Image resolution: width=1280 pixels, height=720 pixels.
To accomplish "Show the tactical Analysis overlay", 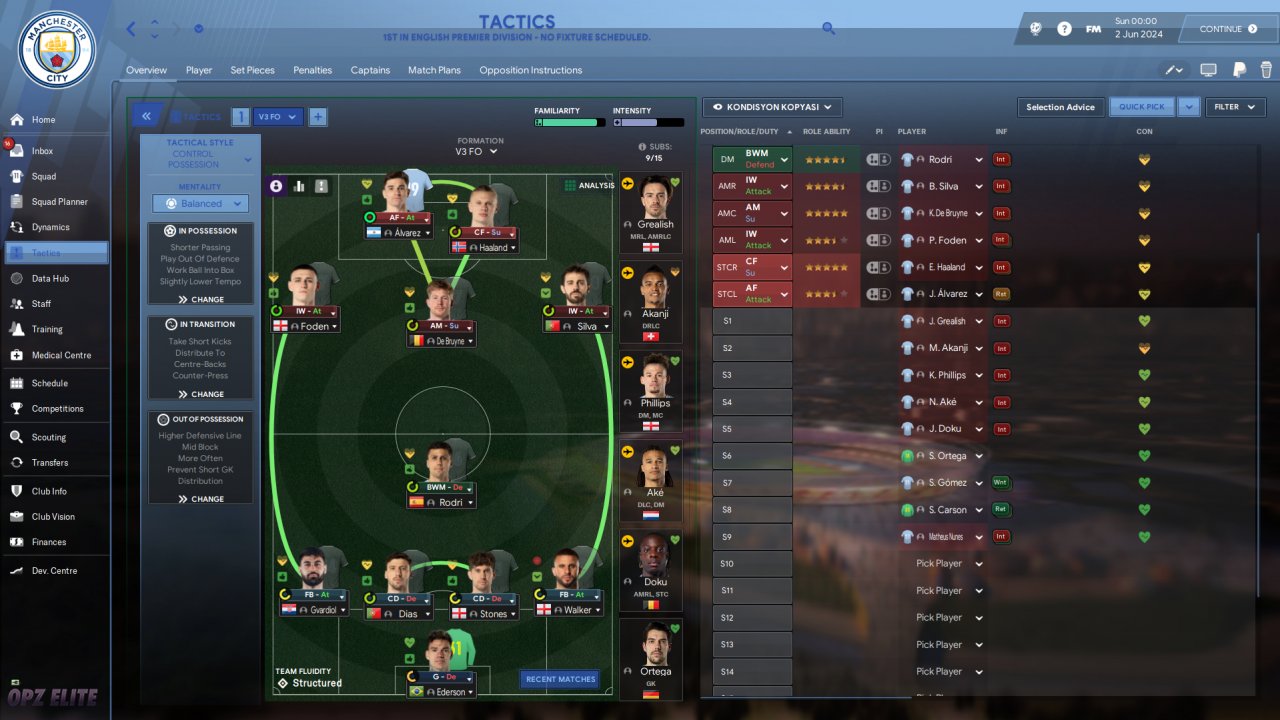I will (589, 185).
